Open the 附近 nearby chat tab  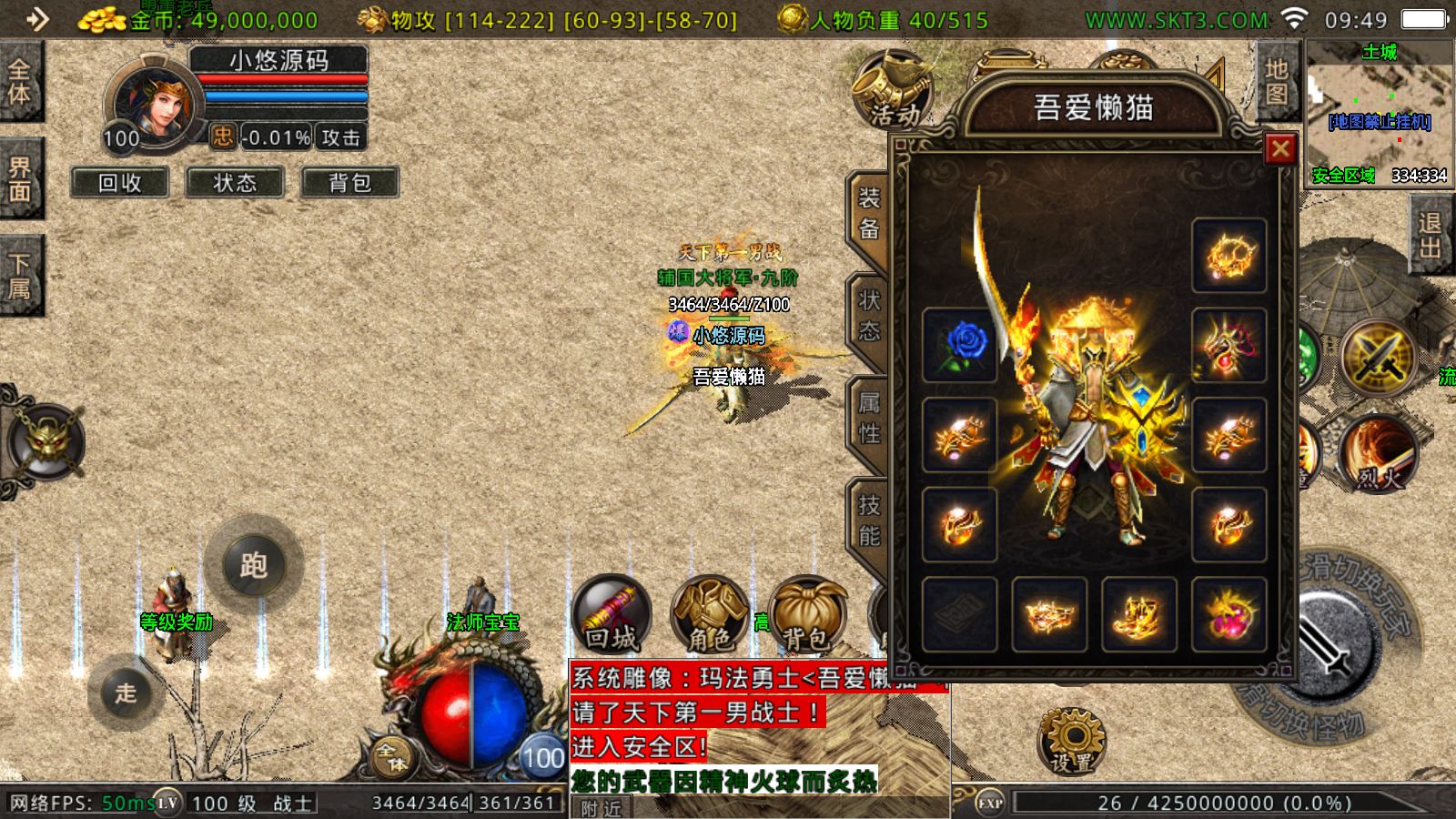(x=602, y=808)
